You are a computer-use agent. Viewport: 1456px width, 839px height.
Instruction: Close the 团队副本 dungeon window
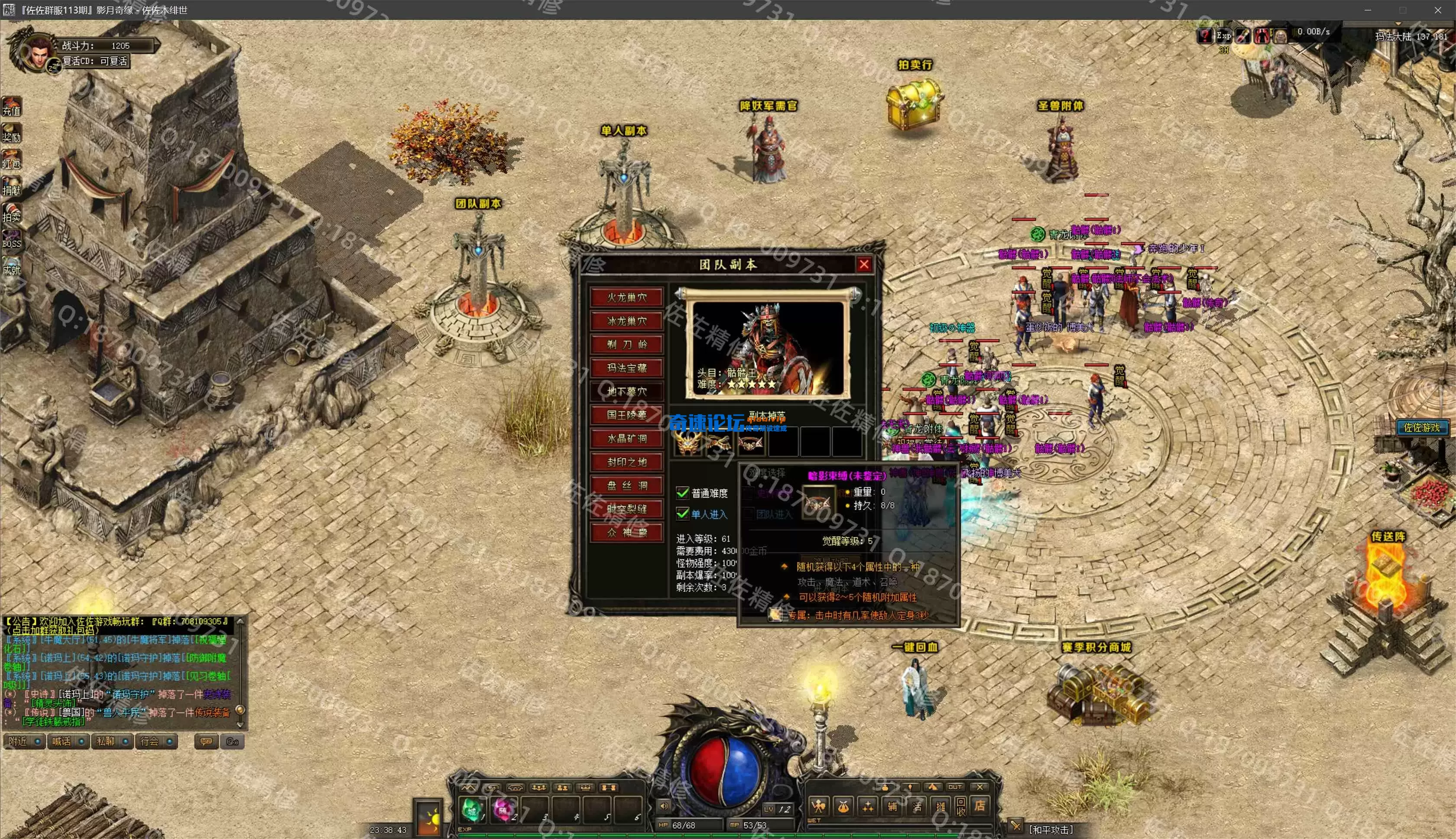(x=864, y=264)
